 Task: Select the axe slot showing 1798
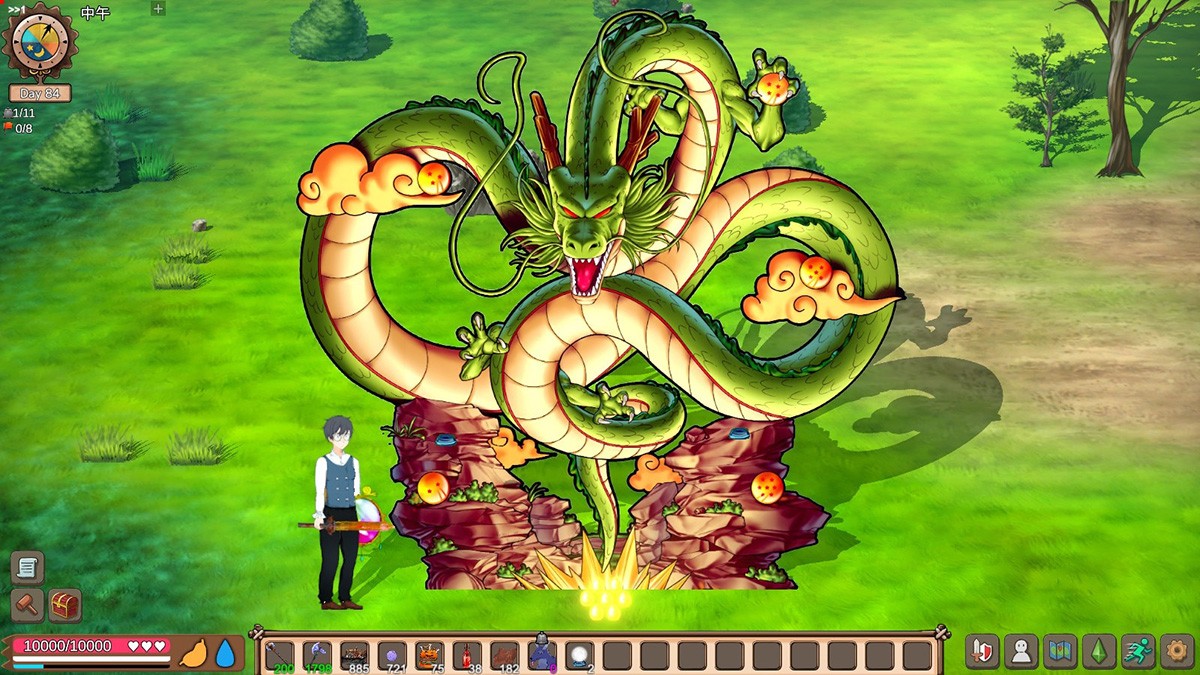click(x=317, y=655)
